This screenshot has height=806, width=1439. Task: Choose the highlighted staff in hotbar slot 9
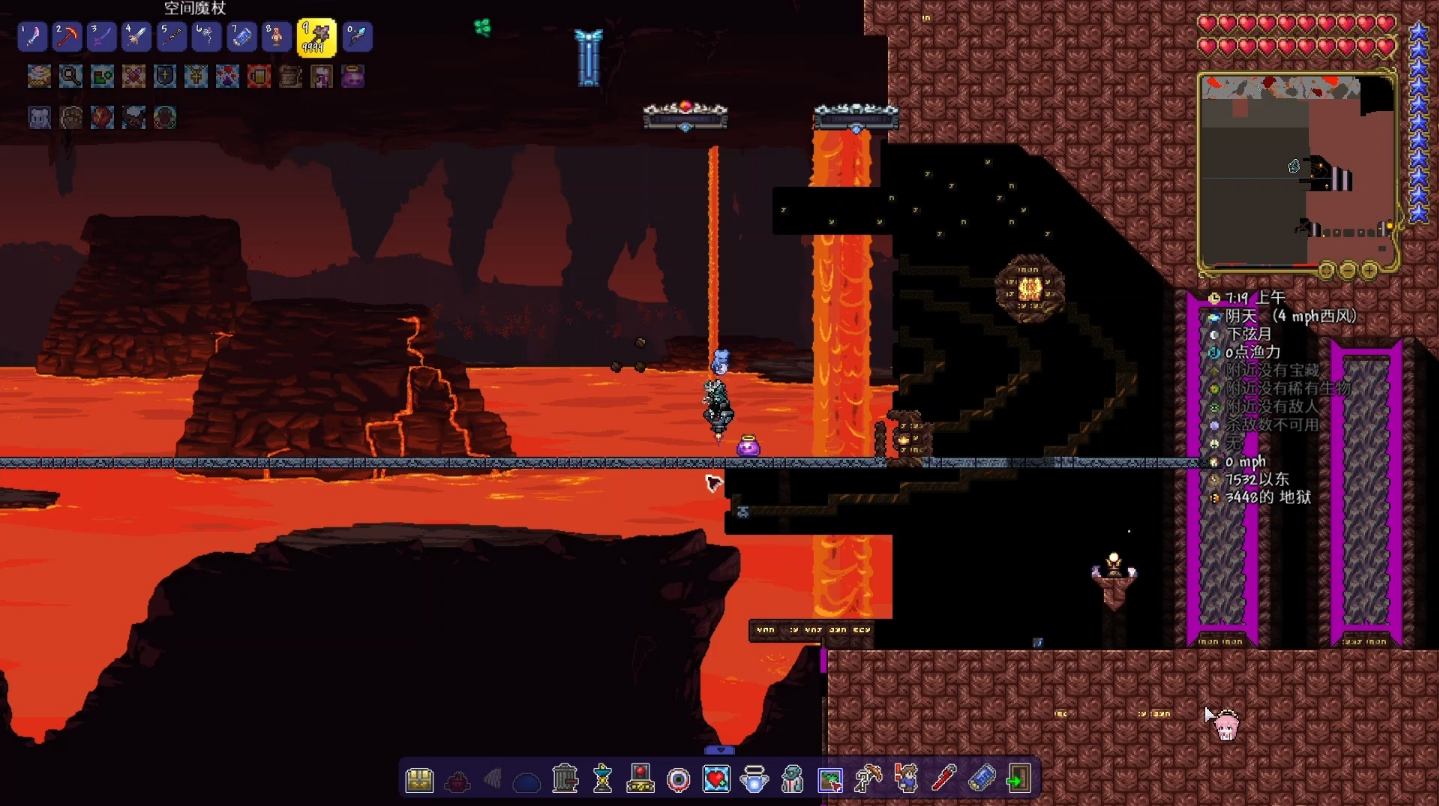(x=316, y=37)
